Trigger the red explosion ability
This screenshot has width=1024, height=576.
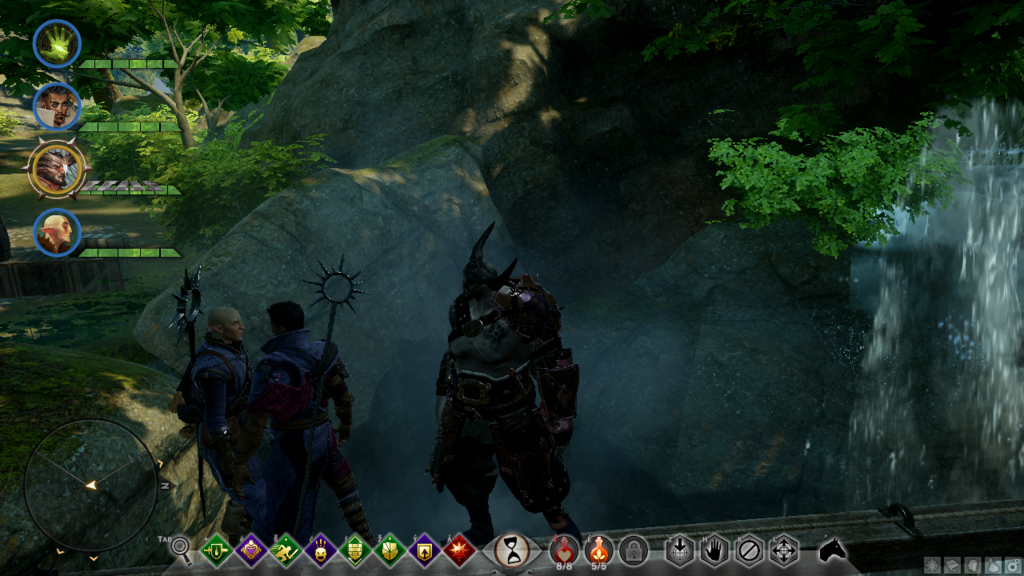(x=459, y=549)
